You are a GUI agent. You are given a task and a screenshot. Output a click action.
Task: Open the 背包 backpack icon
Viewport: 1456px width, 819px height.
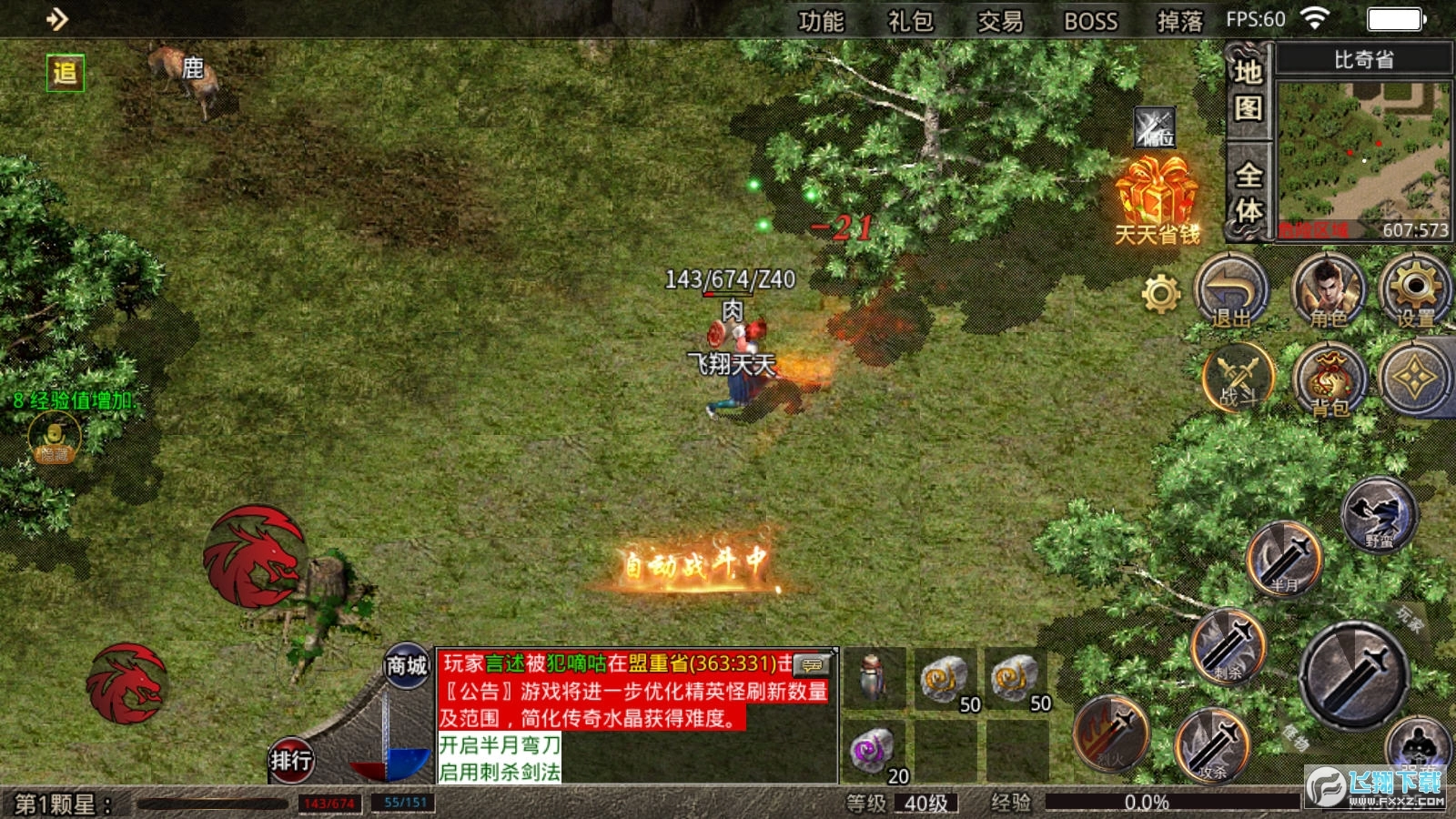pos(1329,382)
